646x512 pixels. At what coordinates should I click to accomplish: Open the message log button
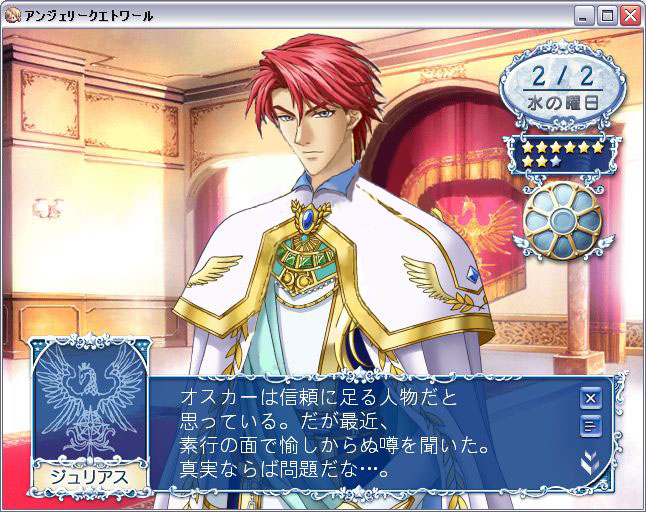[x=590, y=427]
